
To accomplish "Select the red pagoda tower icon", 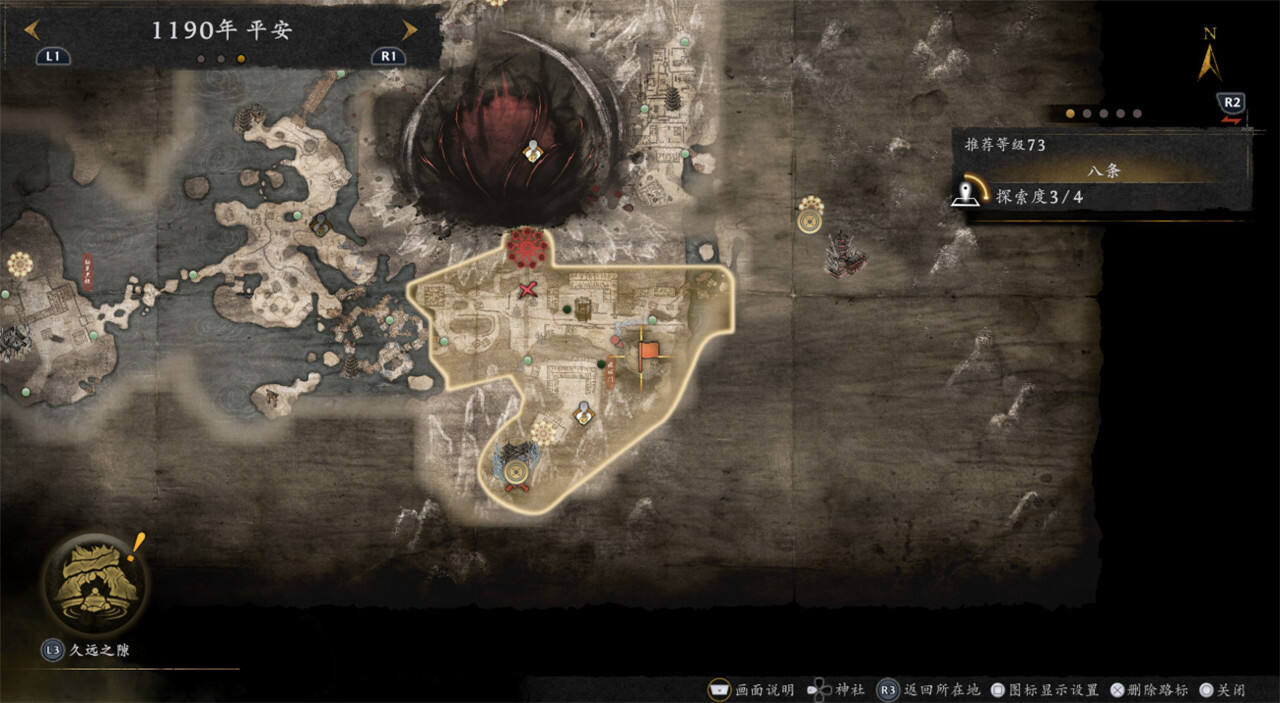I will click(x=845, y=252).
